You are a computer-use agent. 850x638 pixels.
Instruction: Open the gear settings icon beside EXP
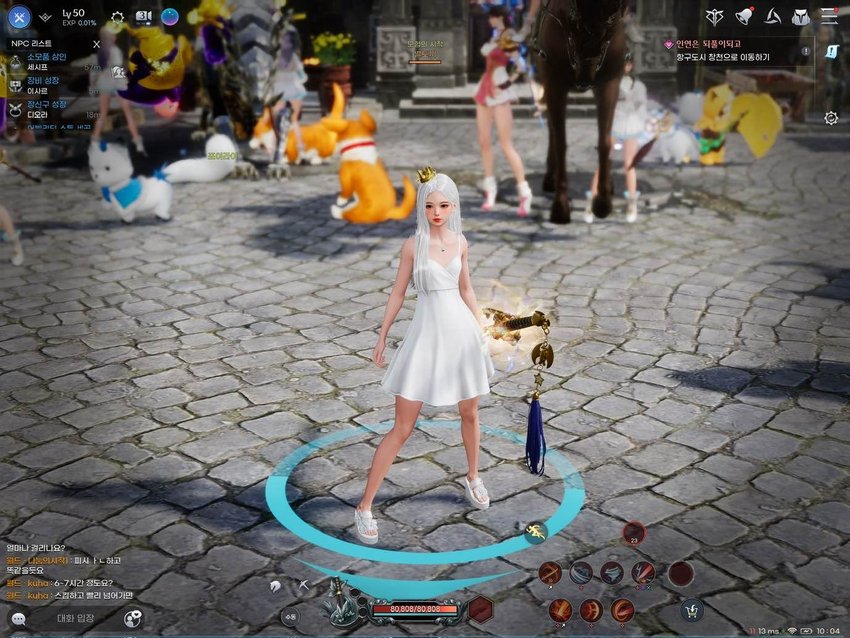[x=118, y=18]
